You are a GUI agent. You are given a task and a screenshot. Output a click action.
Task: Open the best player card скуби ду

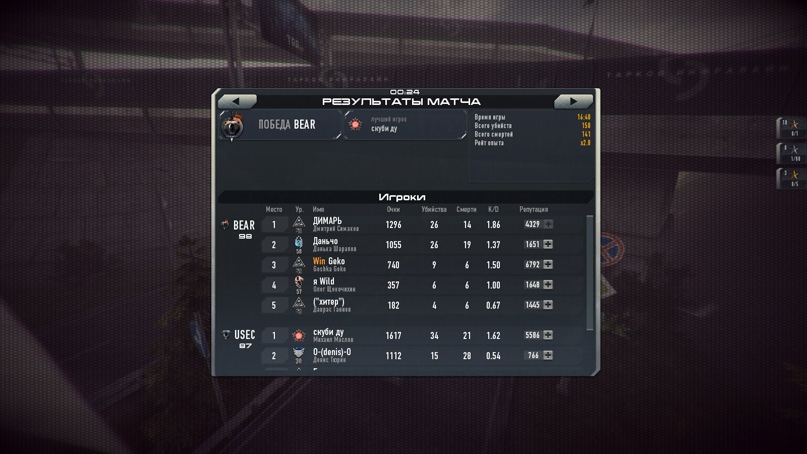(x=405, y=125)
